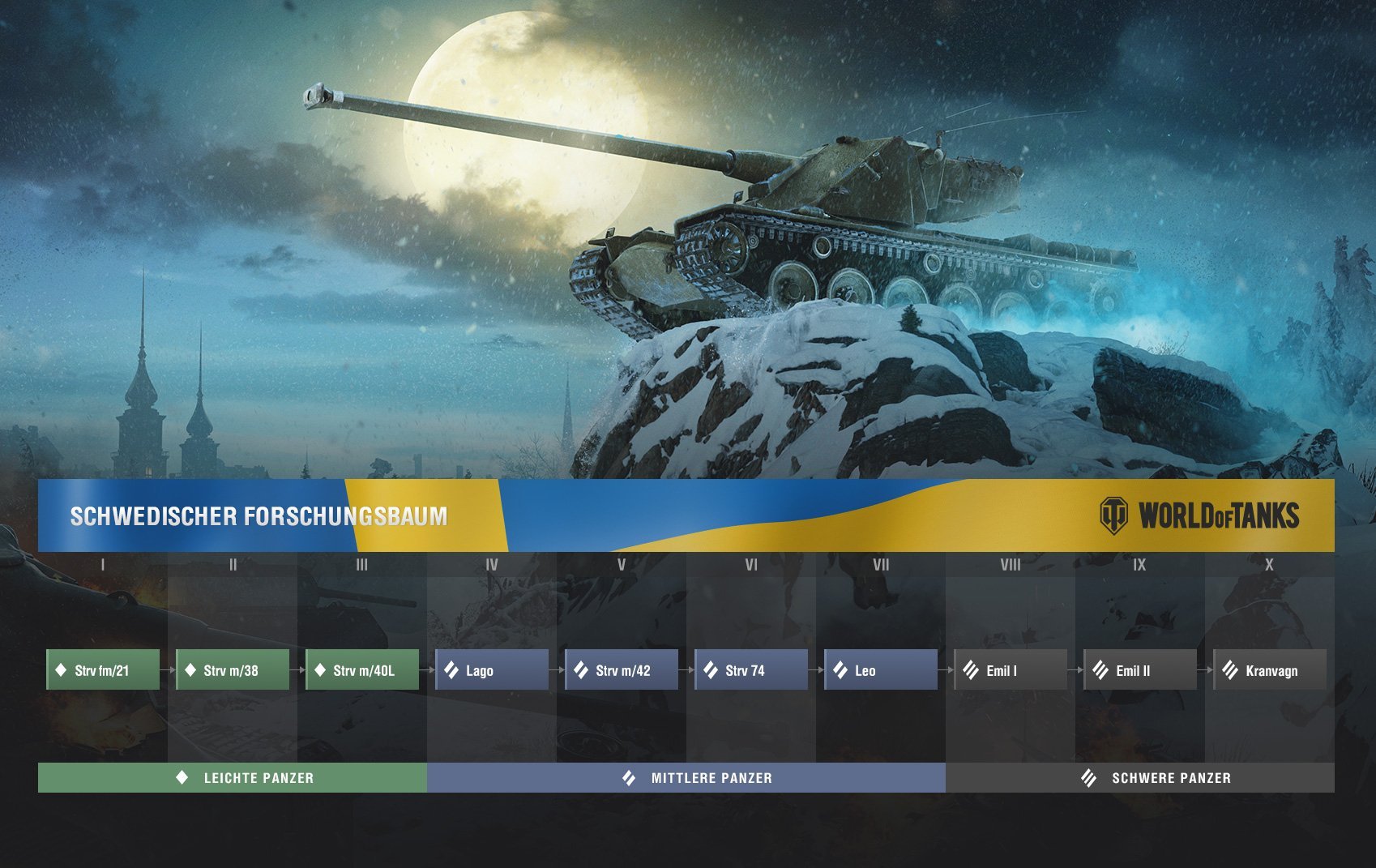Choose the Kranvagn tier X tank

[1270, 670]
